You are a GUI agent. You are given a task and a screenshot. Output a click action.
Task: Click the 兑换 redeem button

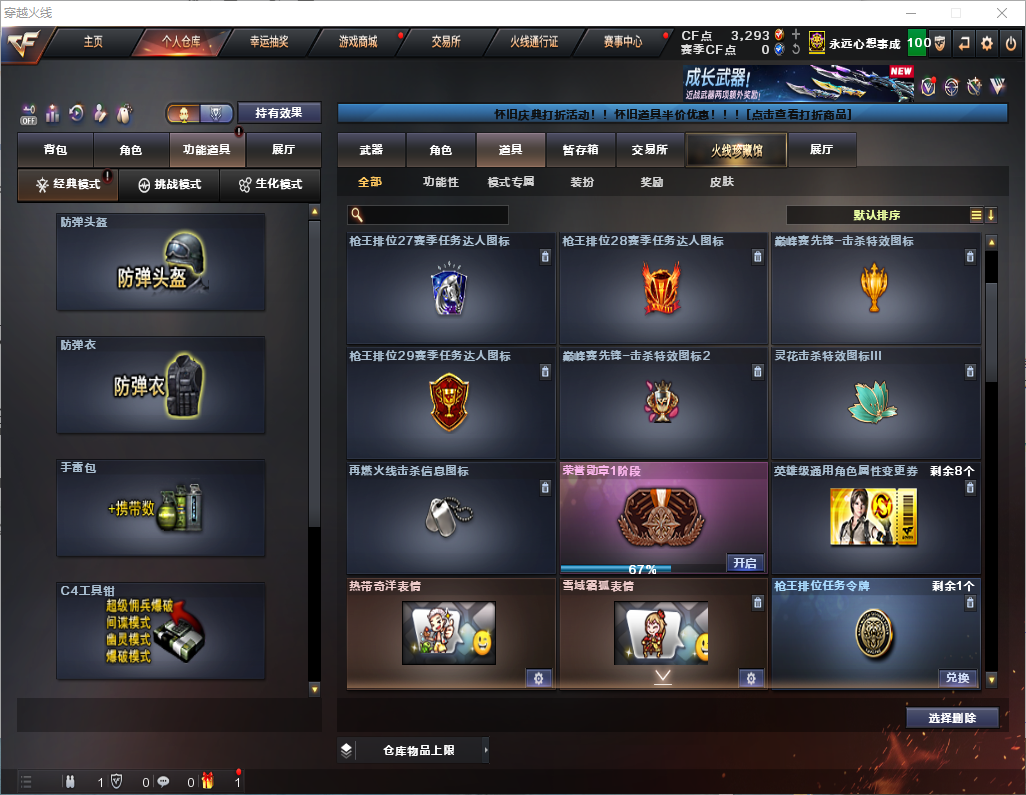957,678
